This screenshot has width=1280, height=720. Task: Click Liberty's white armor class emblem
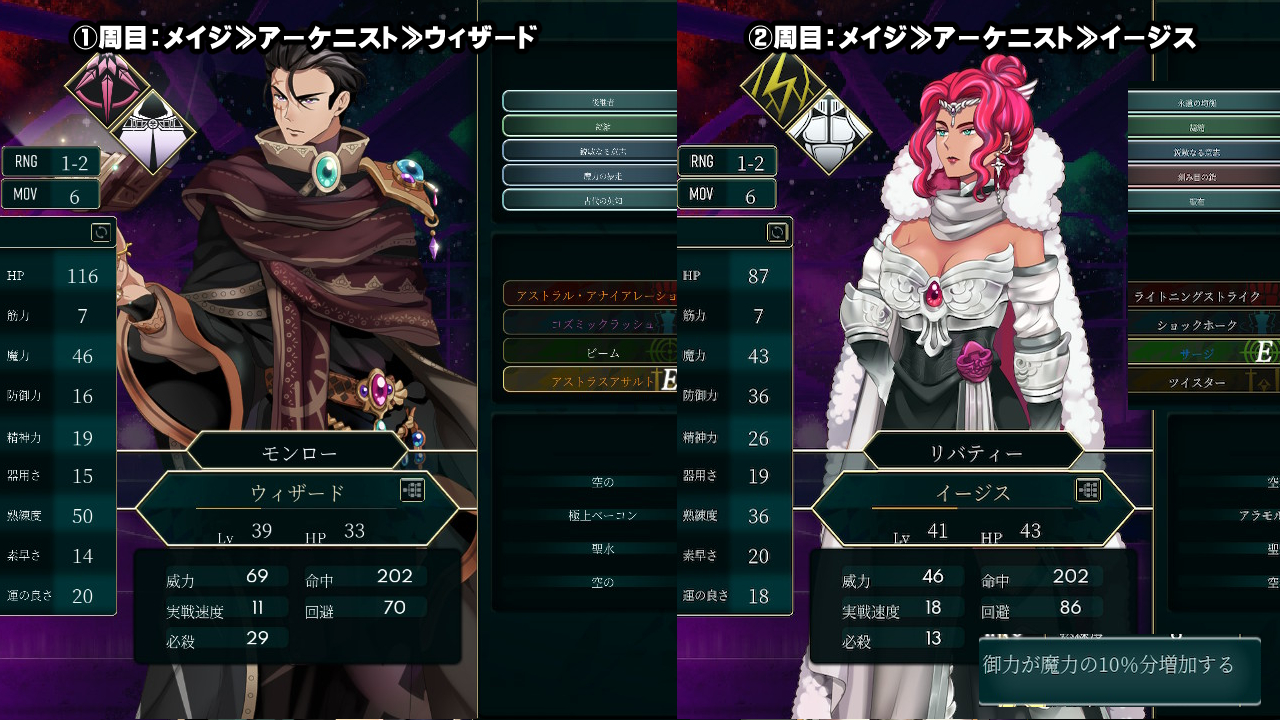[x=826, y=130]
